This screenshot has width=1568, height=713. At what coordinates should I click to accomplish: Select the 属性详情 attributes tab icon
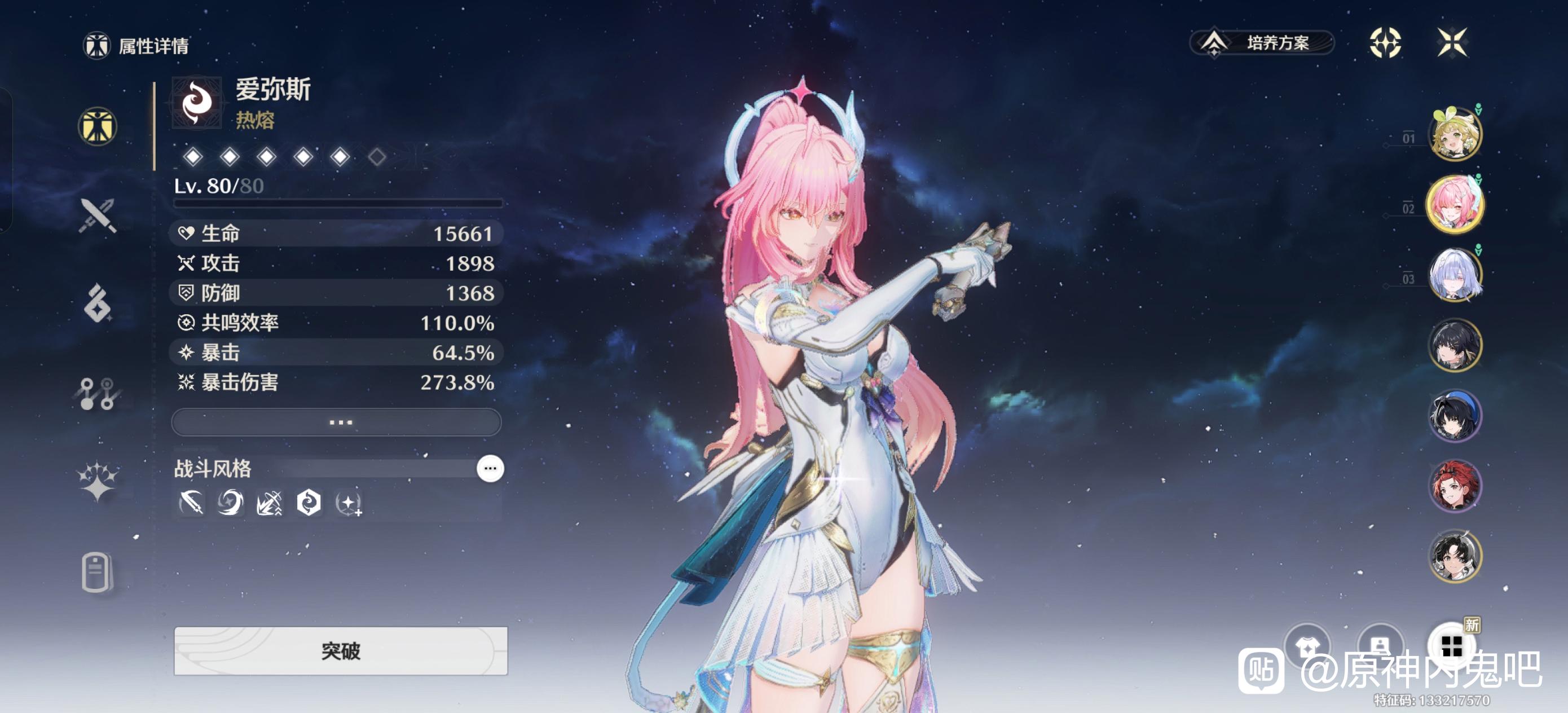[x=98, y=127]
